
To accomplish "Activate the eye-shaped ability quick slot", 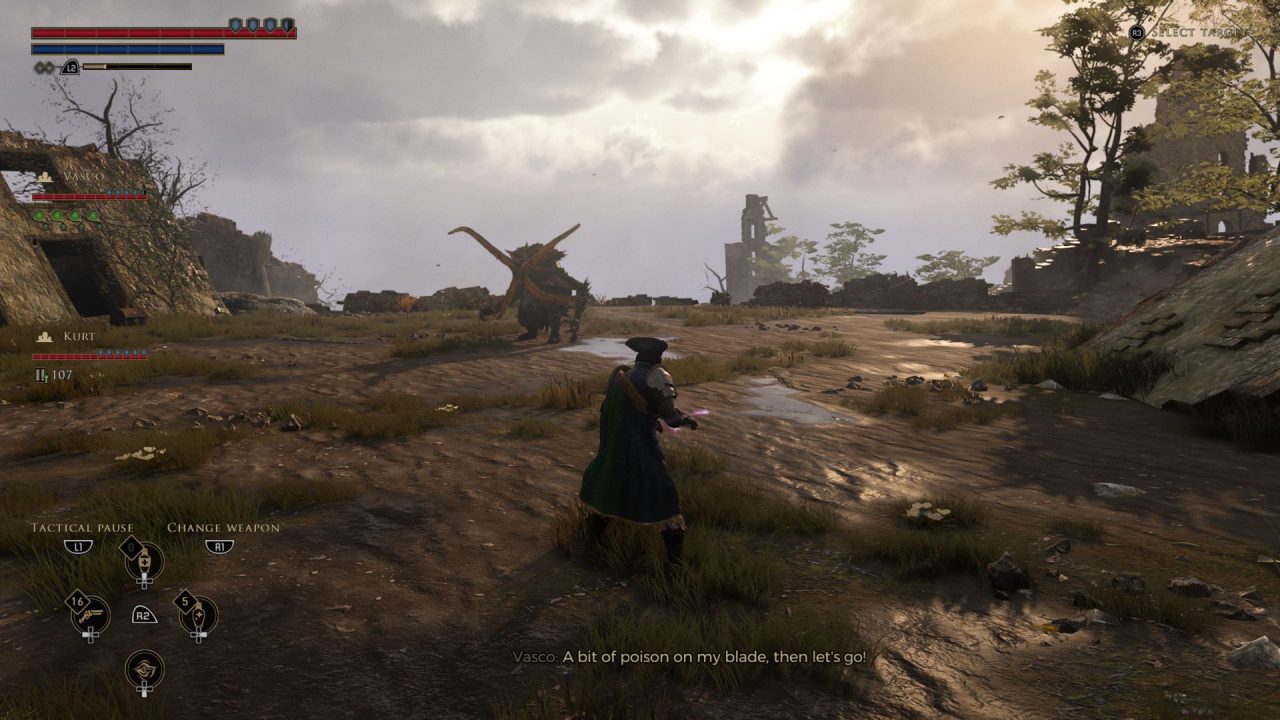I will pyautogui.click(x=145, y=668).
